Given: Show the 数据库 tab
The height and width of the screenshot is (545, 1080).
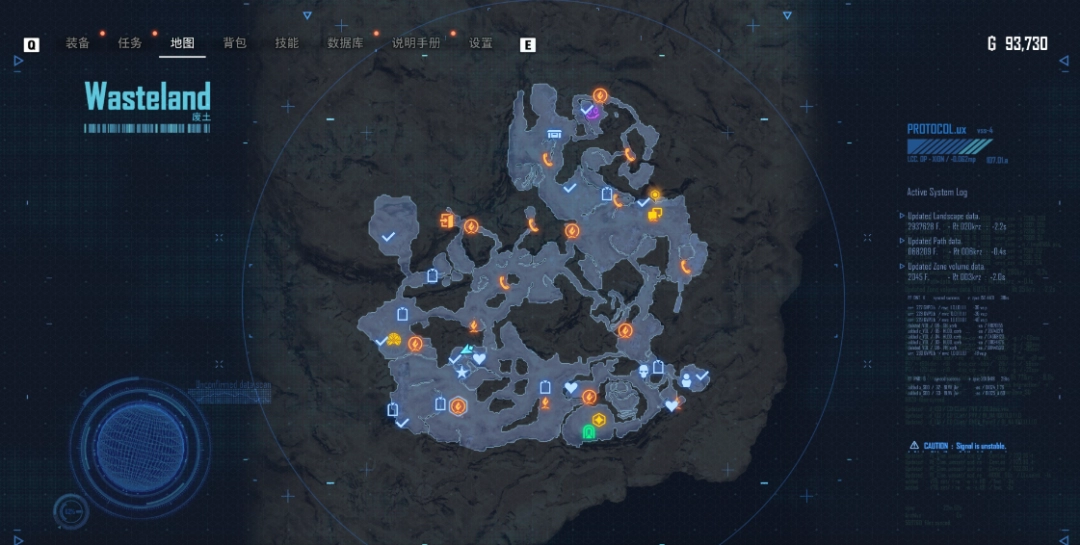Looking at the screenshot, I should pyautogui.click(x=345, y=43).
